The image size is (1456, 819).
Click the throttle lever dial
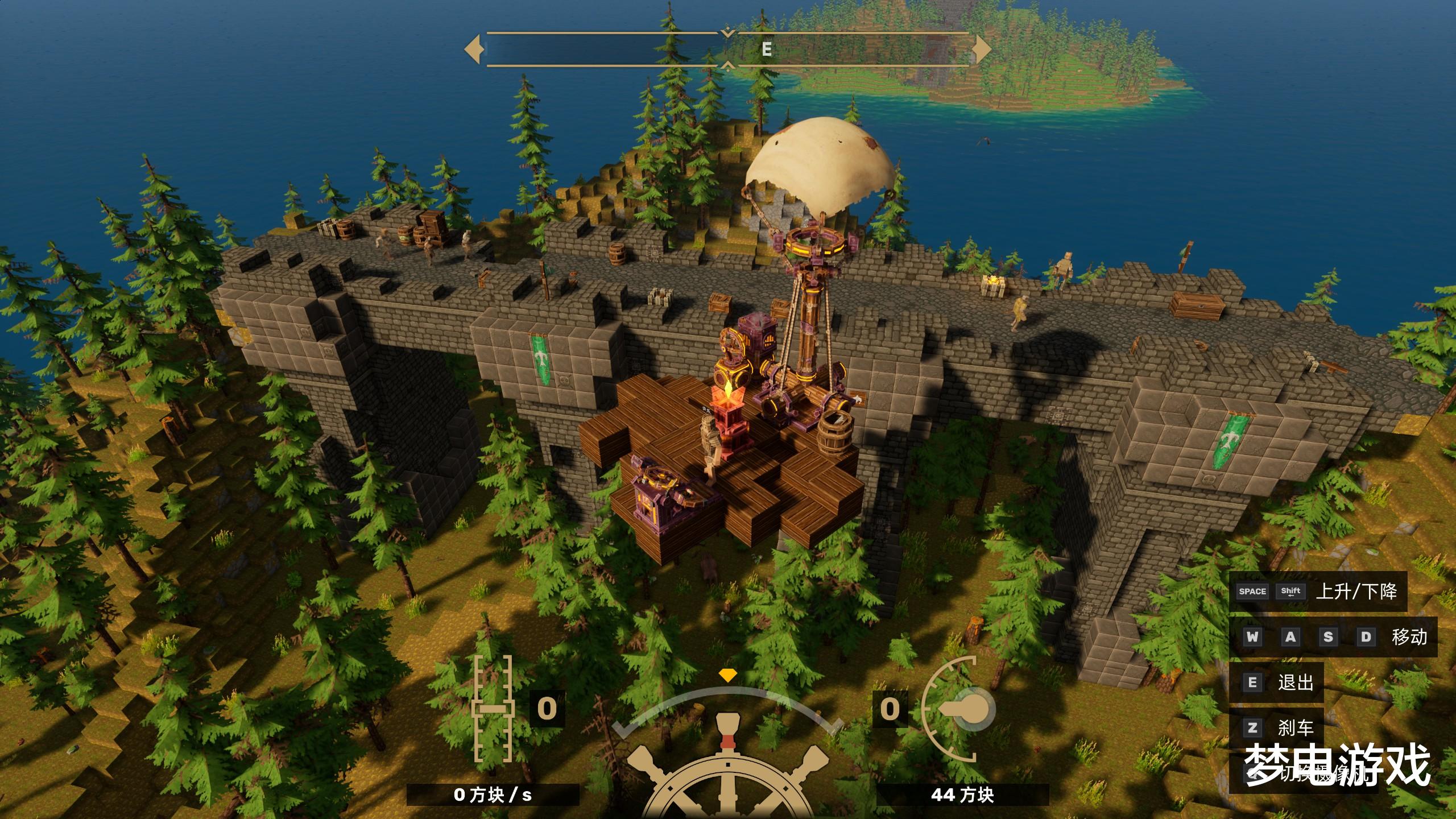point(959,709)
